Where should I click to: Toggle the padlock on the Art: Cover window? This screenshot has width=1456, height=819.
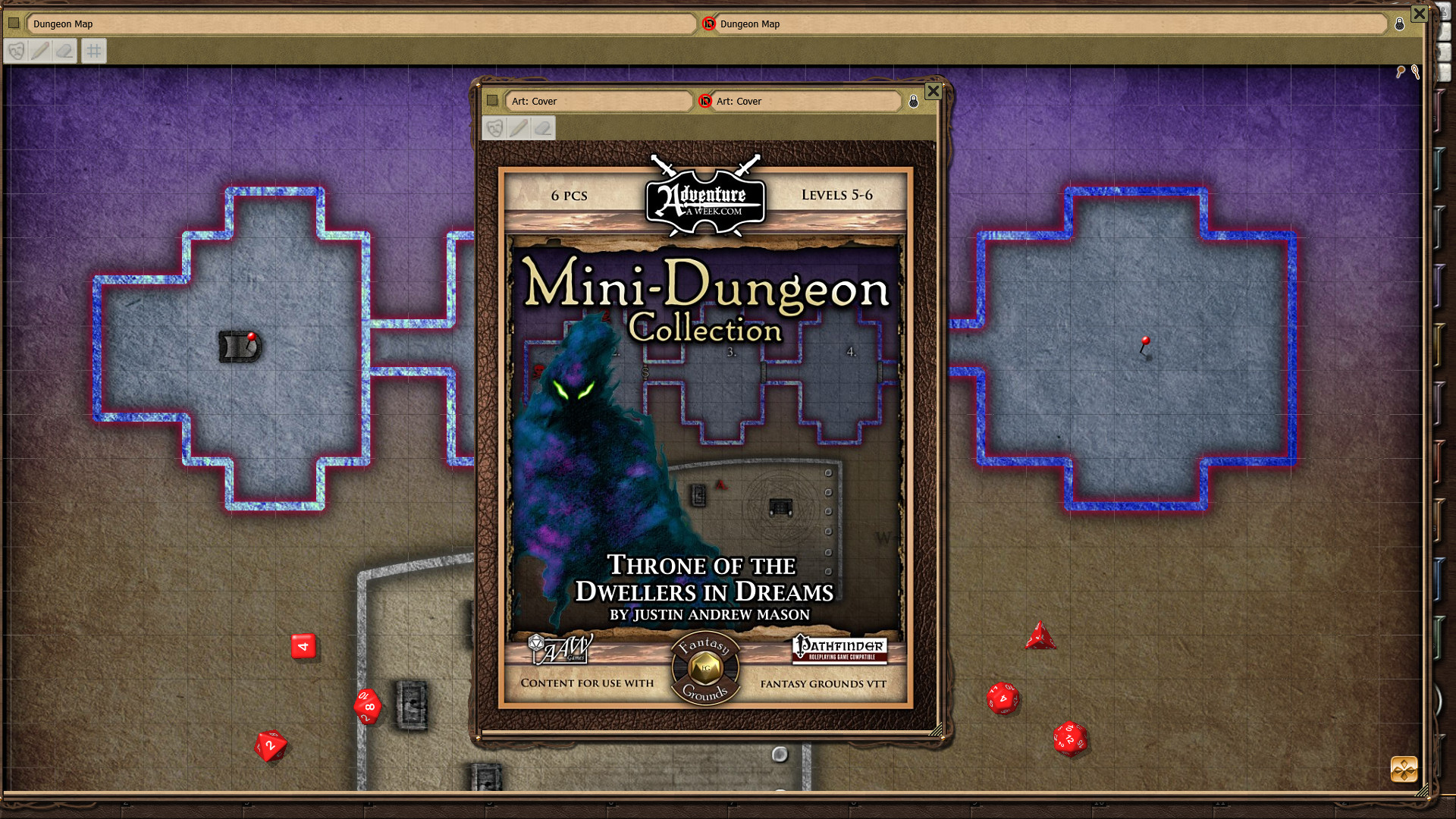[x=912, y=101]
